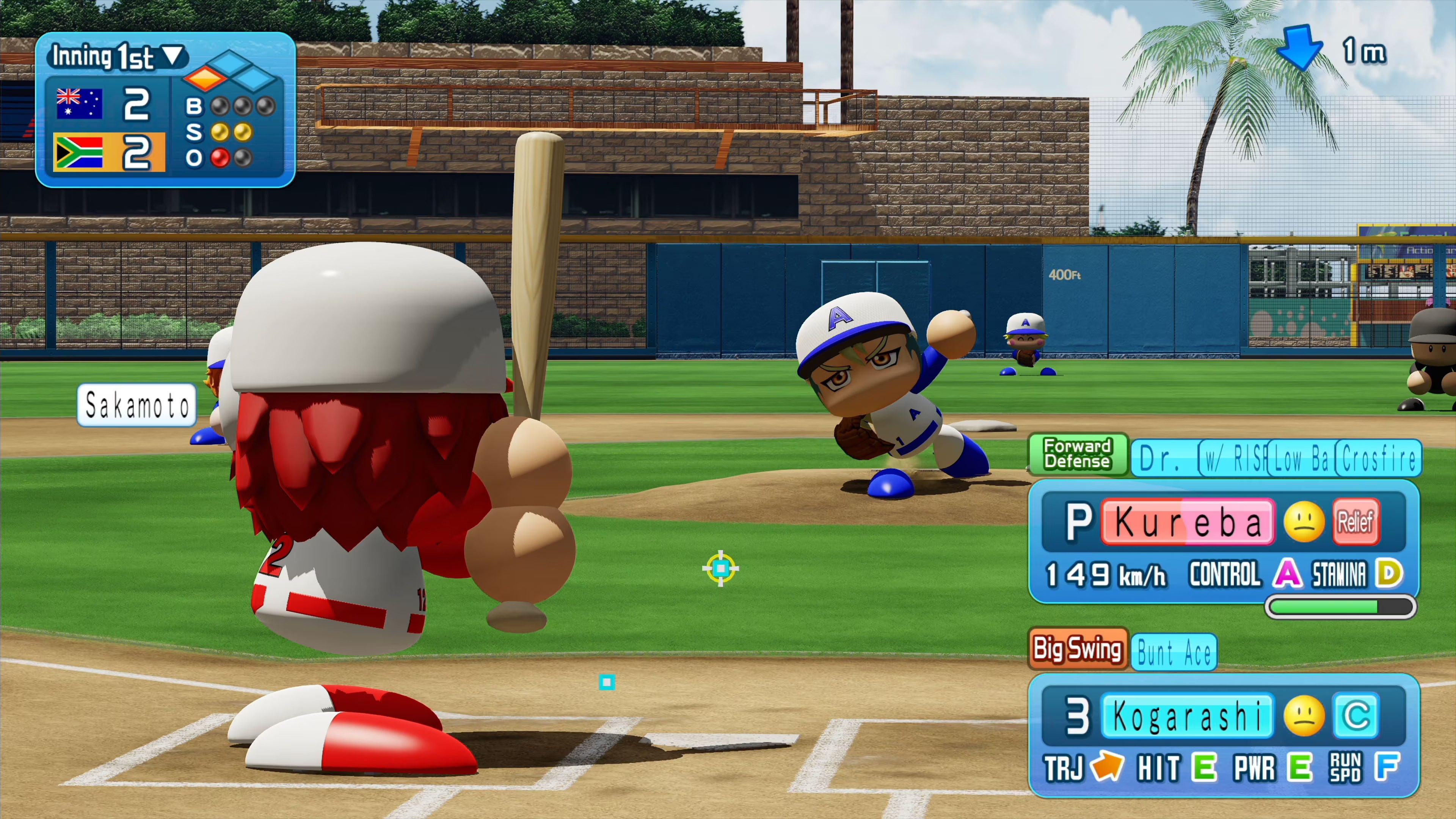Toggle the Big Swing batting mode tag

coord(1077,648)
